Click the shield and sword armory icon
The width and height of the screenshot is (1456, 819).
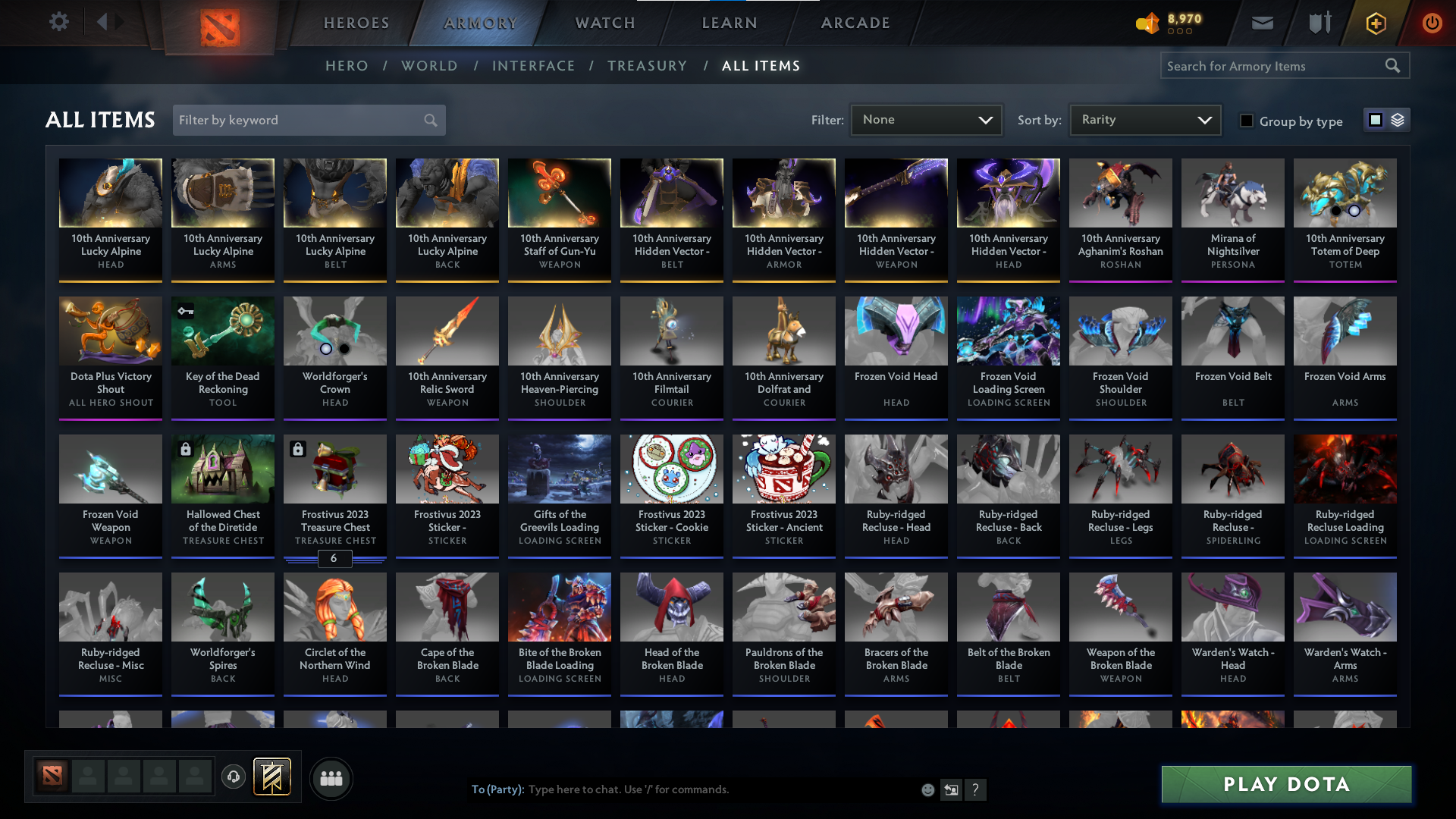click(1318, 23)
